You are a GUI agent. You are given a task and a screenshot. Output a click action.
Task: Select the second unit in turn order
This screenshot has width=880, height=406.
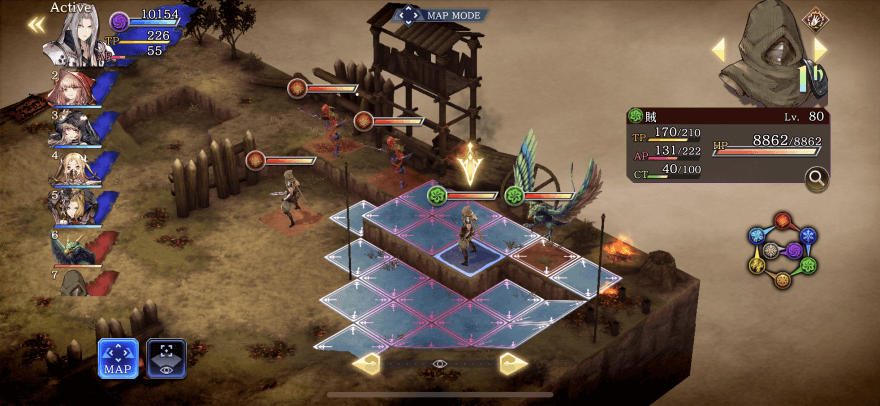(x=71, y=87)
